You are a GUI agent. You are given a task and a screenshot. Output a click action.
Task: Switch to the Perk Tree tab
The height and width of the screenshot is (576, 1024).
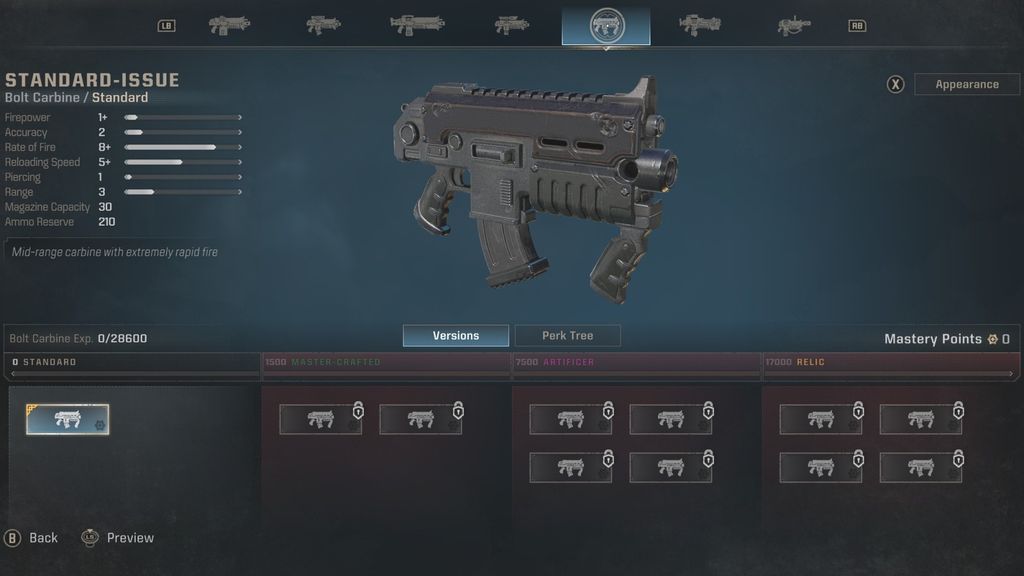[x=567, y=336]
